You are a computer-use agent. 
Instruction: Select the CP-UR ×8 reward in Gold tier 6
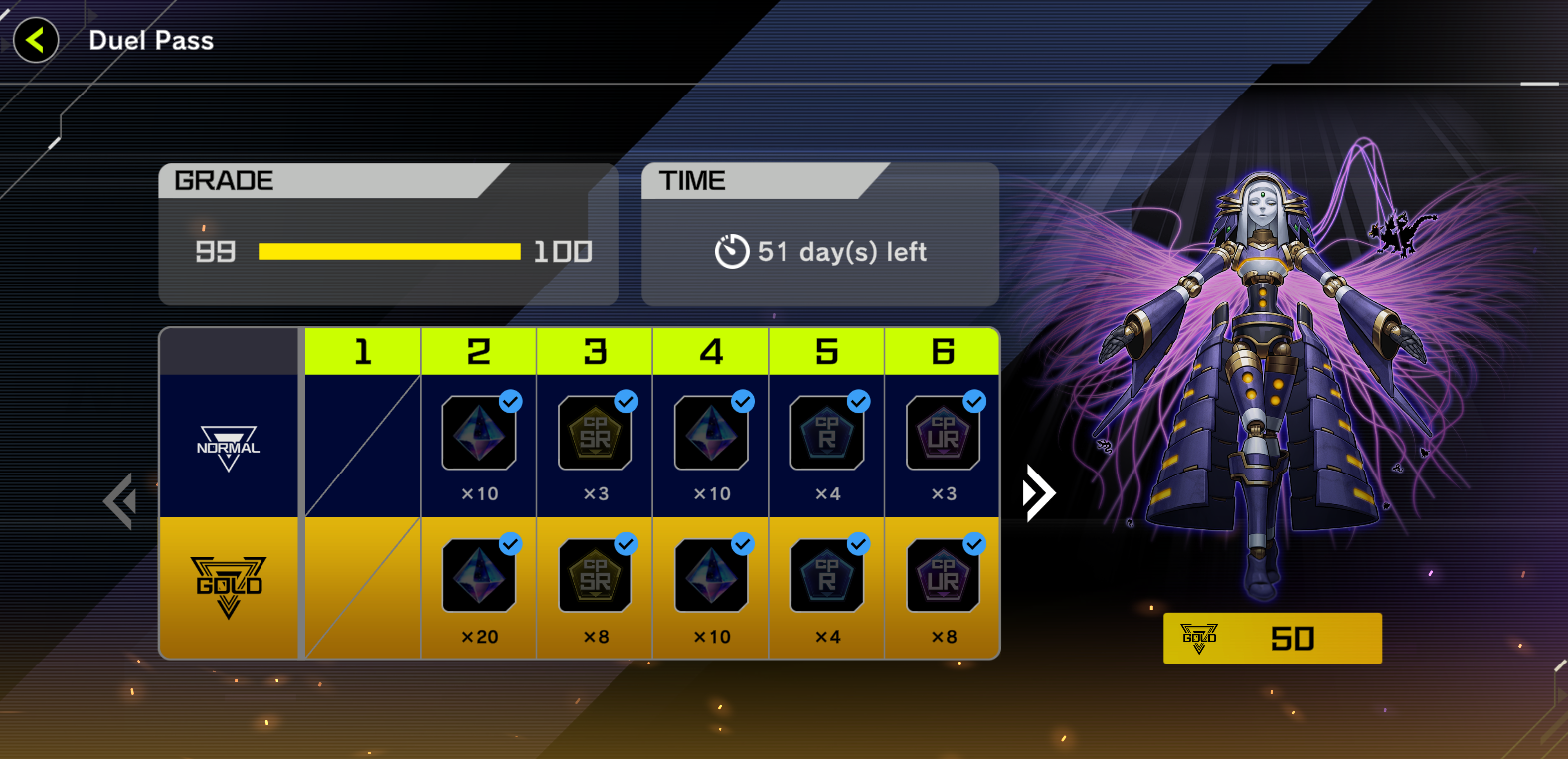pyautogui.click(x=942, y=575)
